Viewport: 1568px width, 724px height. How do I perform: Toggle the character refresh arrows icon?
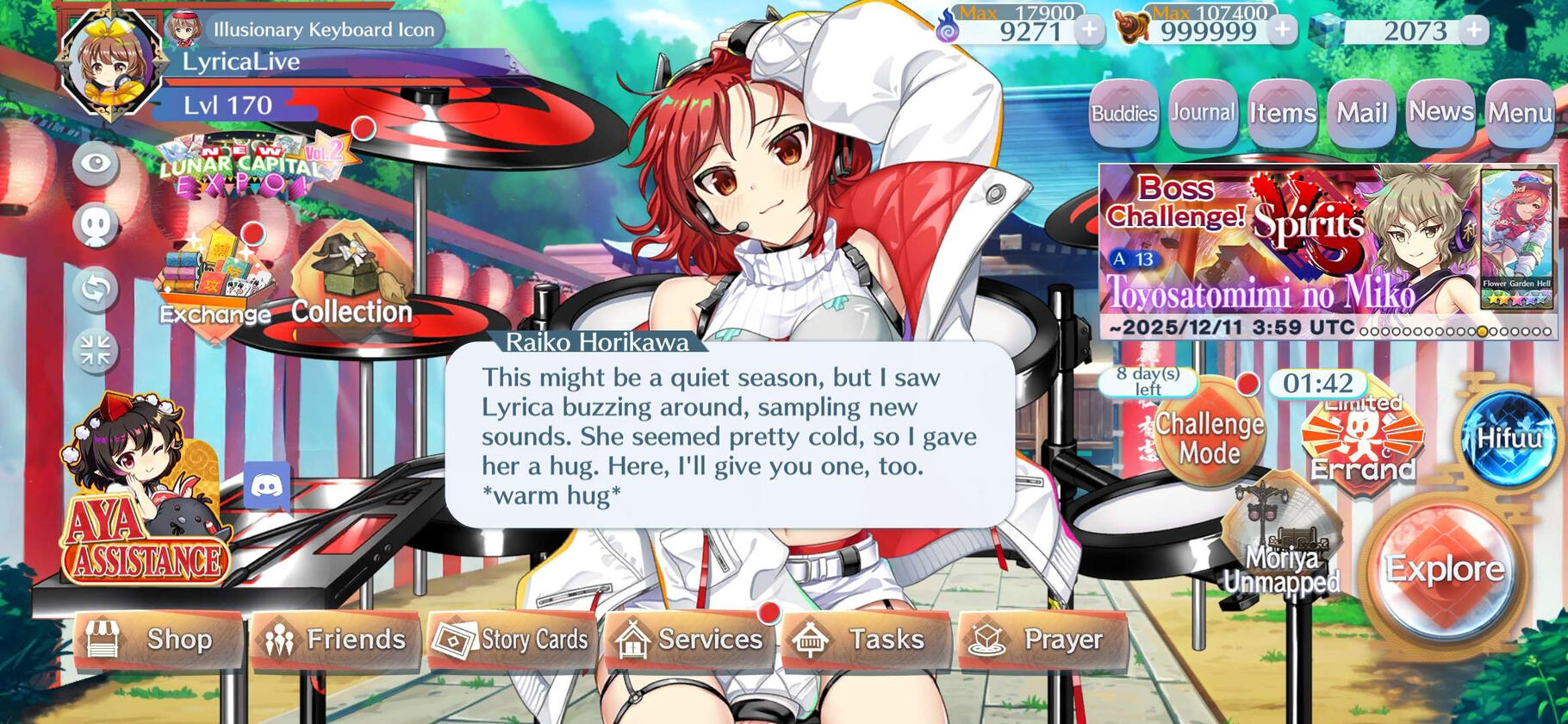pos(97,288)
